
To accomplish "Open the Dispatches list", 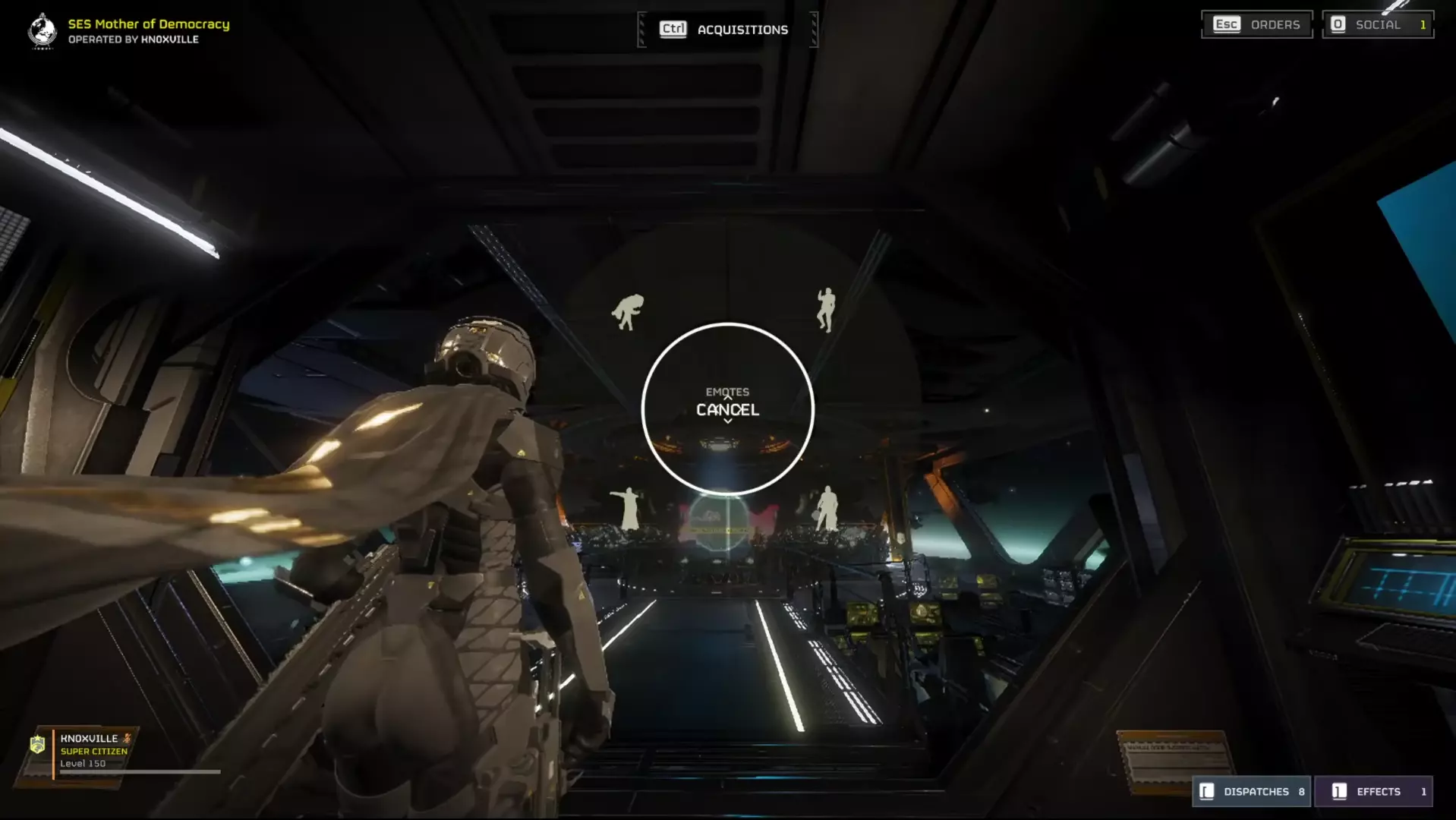I will click(1251, 791).
